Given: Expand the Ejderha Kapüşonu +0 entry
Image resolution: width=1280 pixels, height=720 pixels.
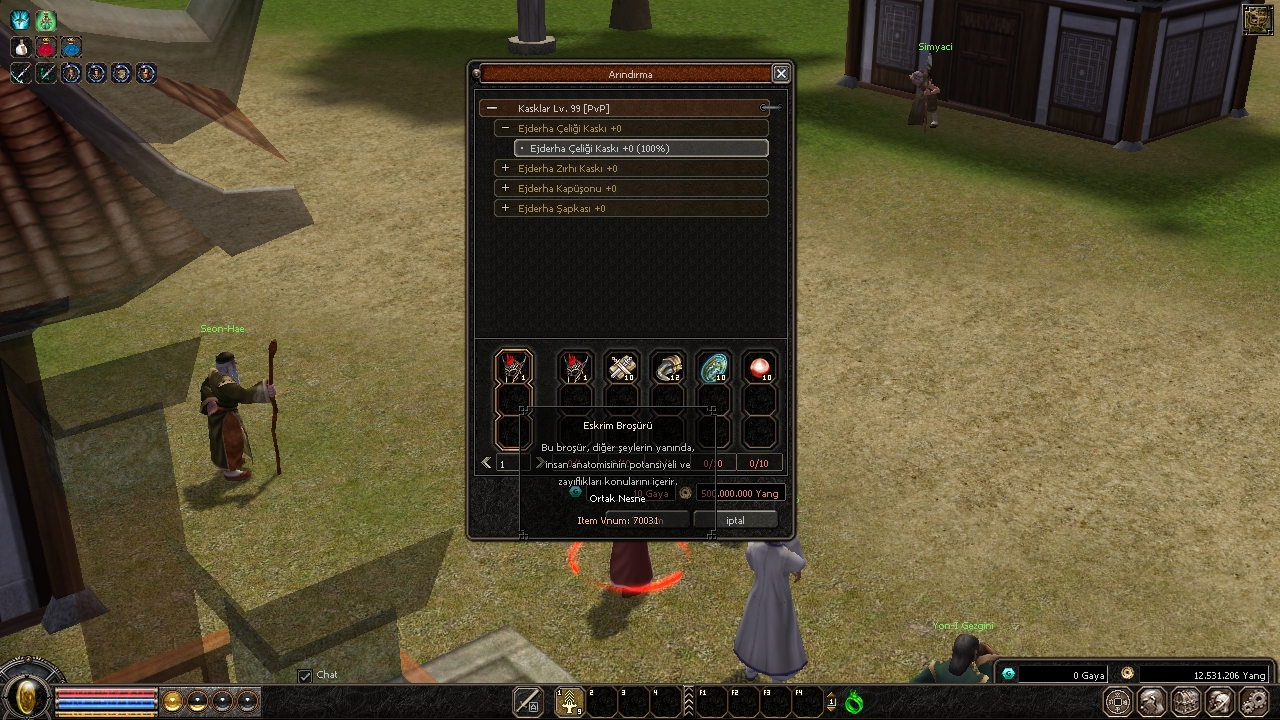Looking at the screenshot, I should 506,188.
